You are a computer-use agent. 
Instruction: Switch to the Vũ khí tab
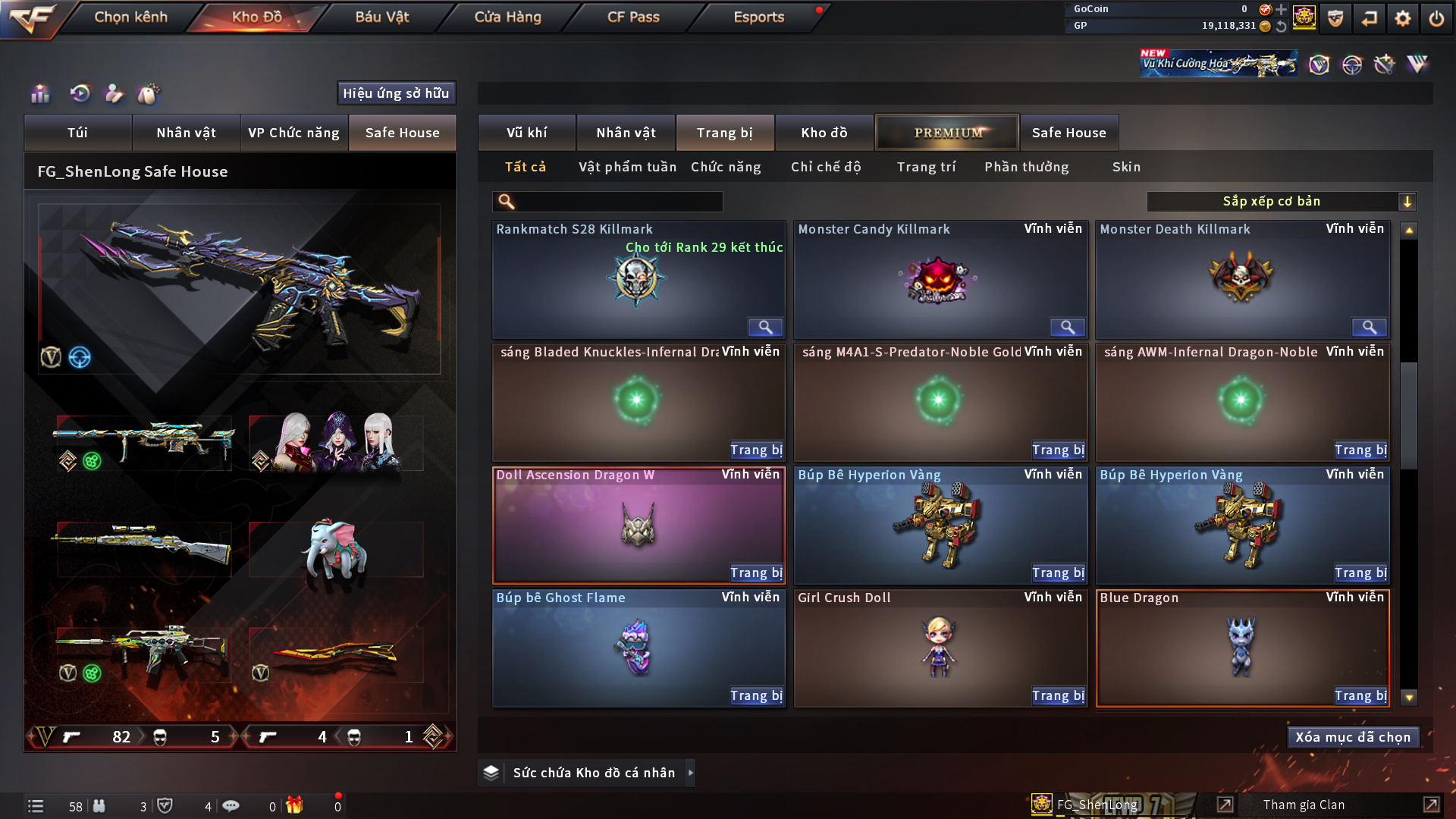coord(526,133)
